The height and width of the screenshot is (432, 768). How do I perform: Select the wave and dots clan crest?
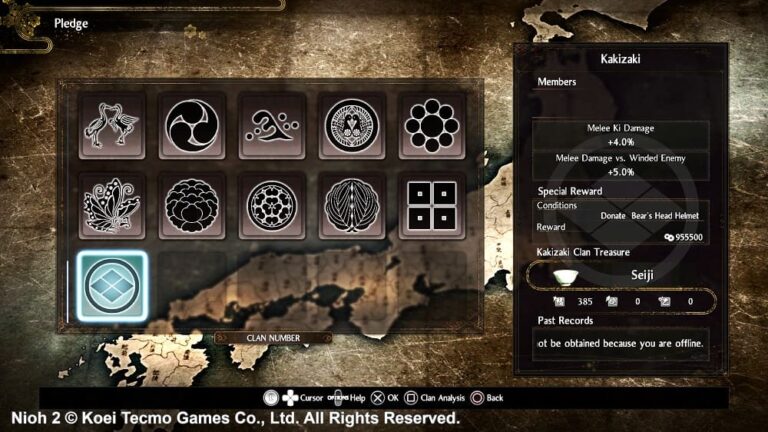tap(272, 125)
